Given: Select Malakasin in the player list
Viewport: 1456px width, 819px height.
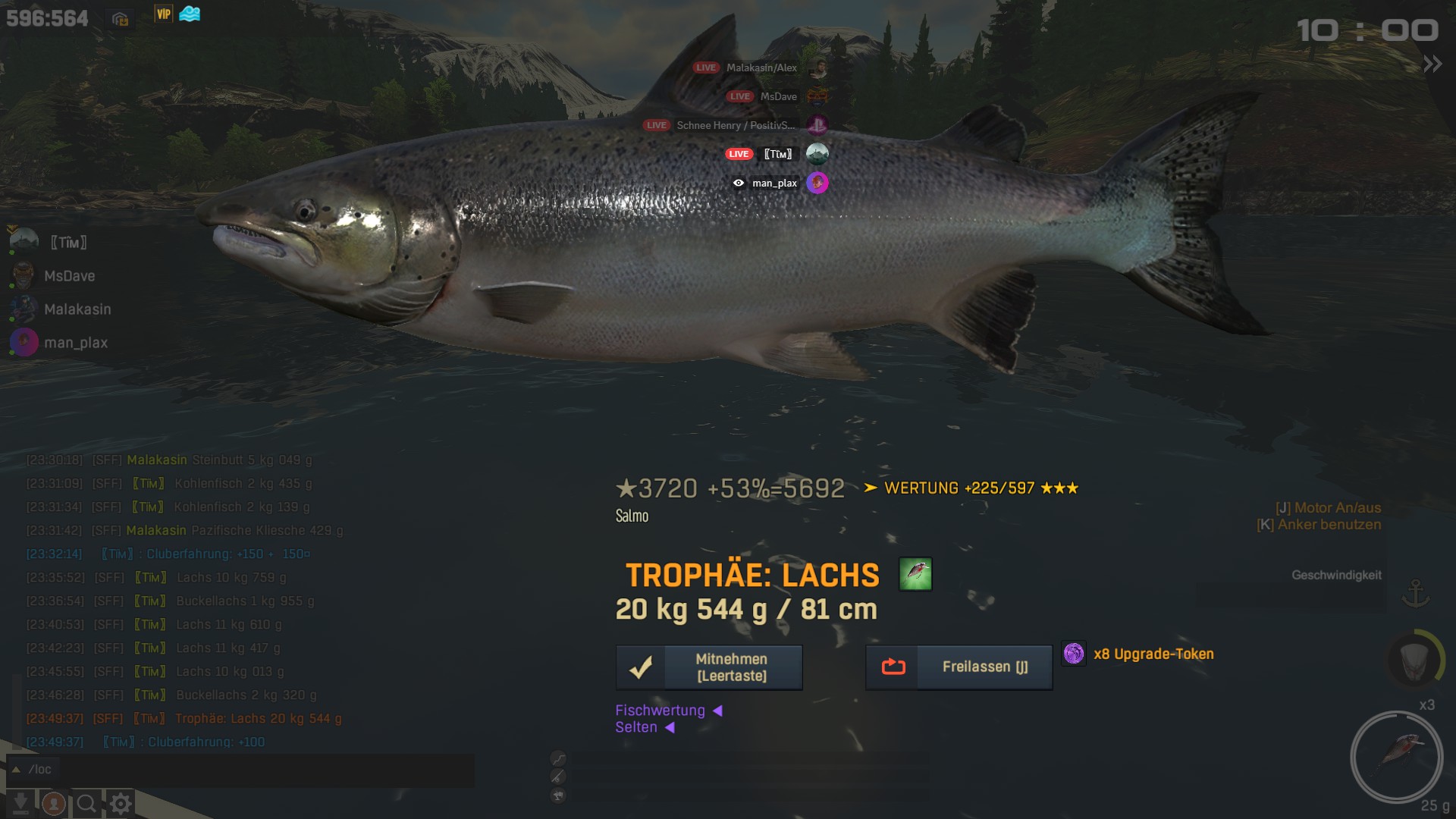Looking at the screenshot, I should point(77,309).
